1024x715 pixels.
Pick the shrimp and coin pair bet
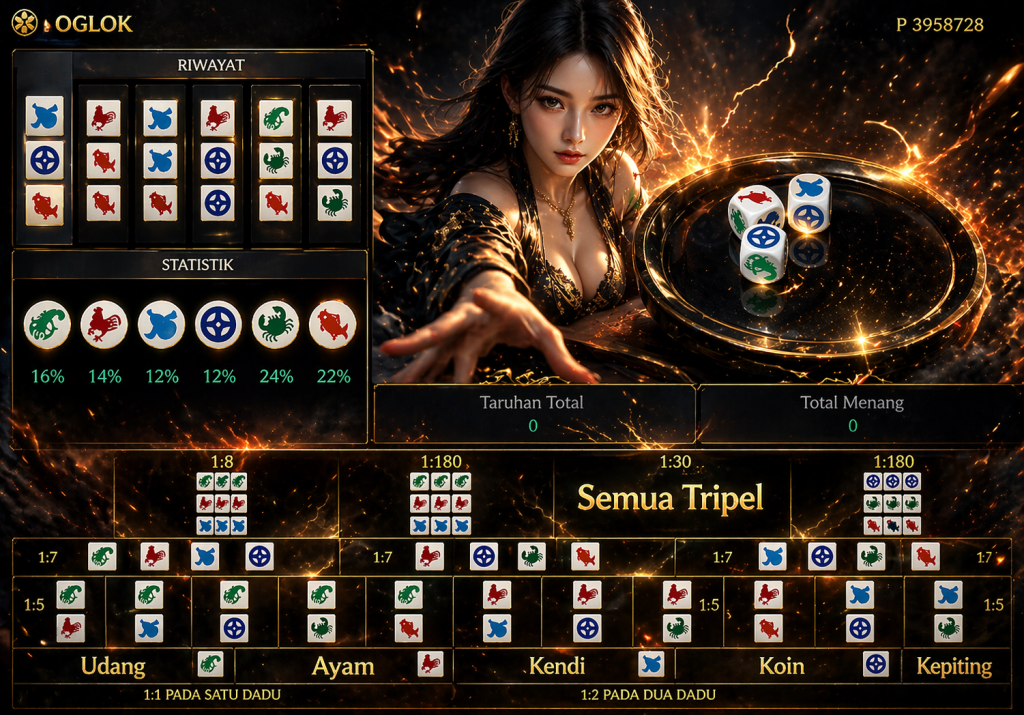tap(234, 611)
